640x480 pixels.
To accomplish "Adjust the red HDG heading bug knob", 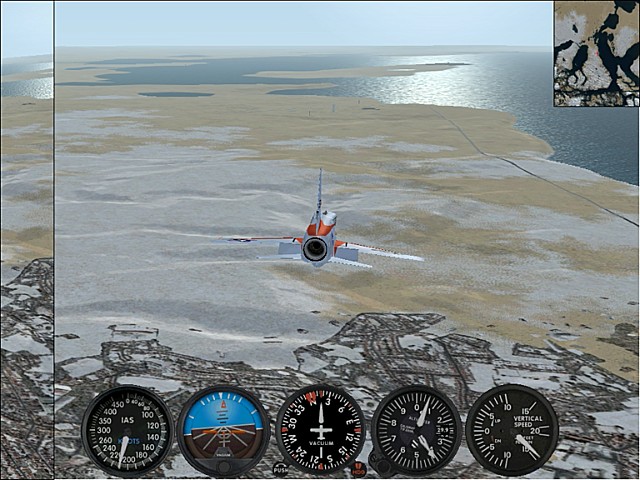I will pyautogui.click(x=358, y=468).
